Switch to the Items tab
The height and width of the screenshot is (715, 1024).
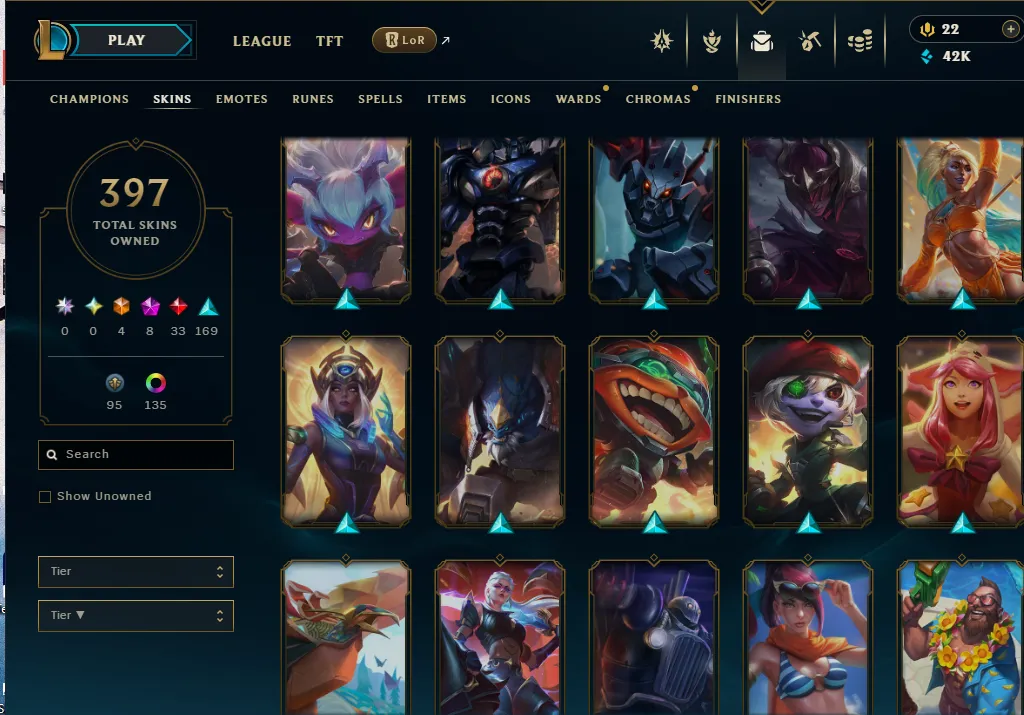pos(446,99)
